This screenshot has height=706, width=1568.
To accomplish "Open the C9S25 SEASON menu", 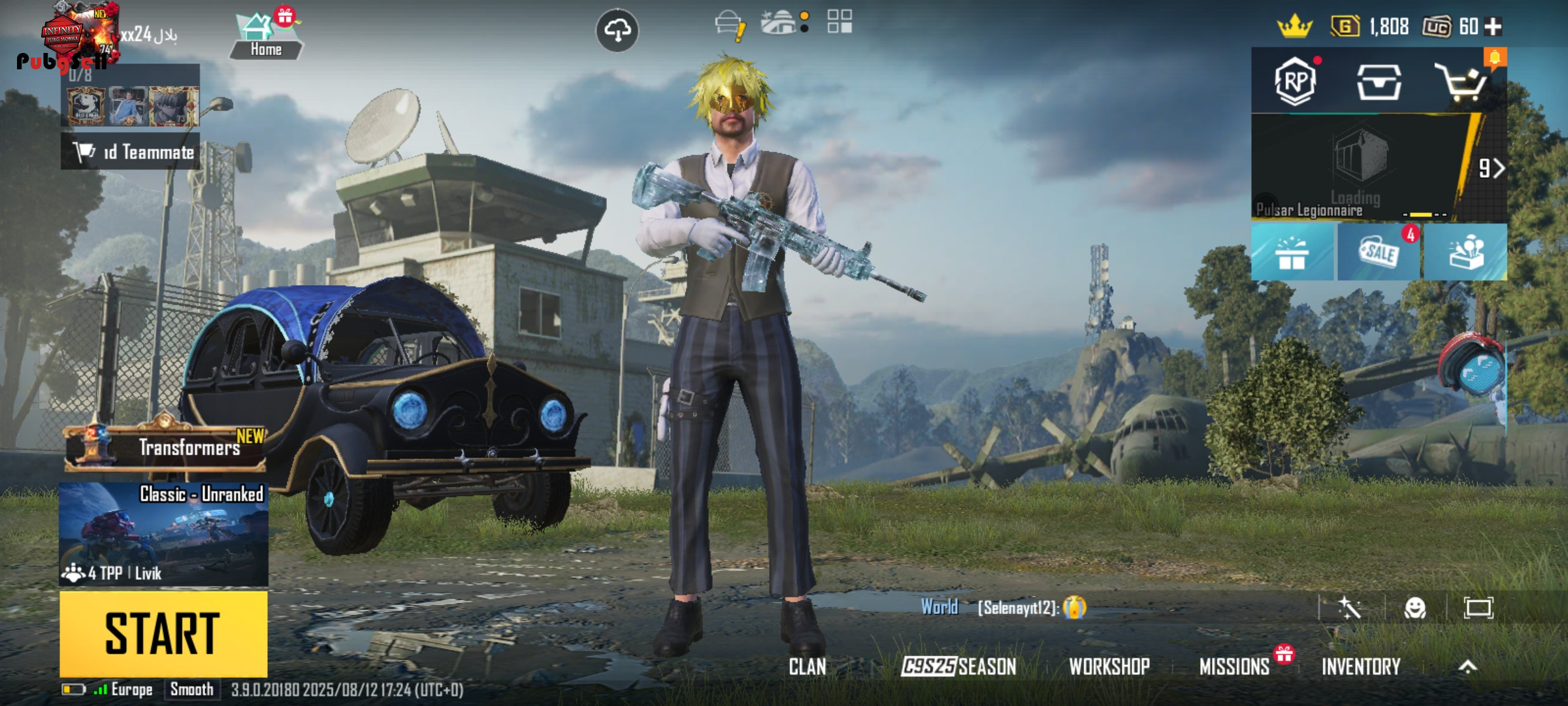I will [958, 667].
